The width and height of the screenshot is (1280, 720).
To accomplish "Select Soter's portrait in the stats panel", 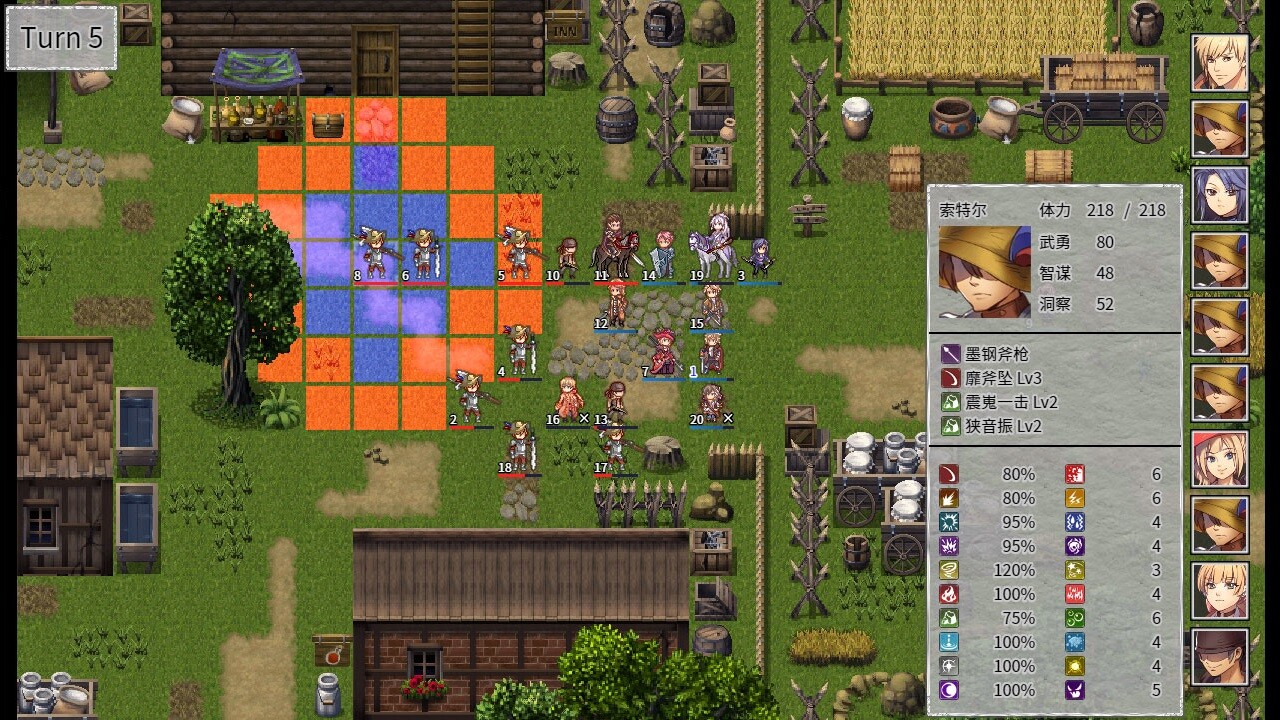I will coord(983,269).
